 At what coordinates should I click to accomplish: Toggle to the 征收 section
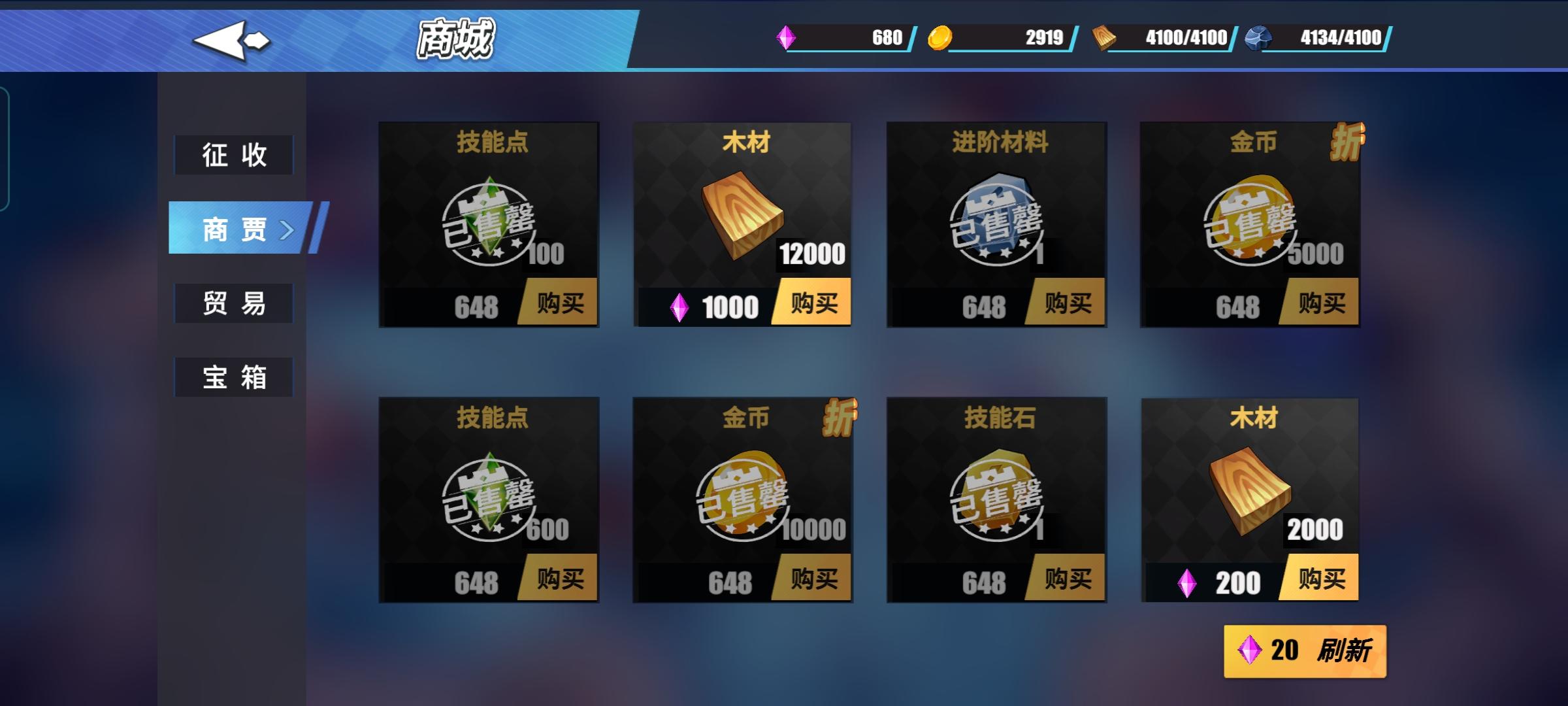click(233, 155)
